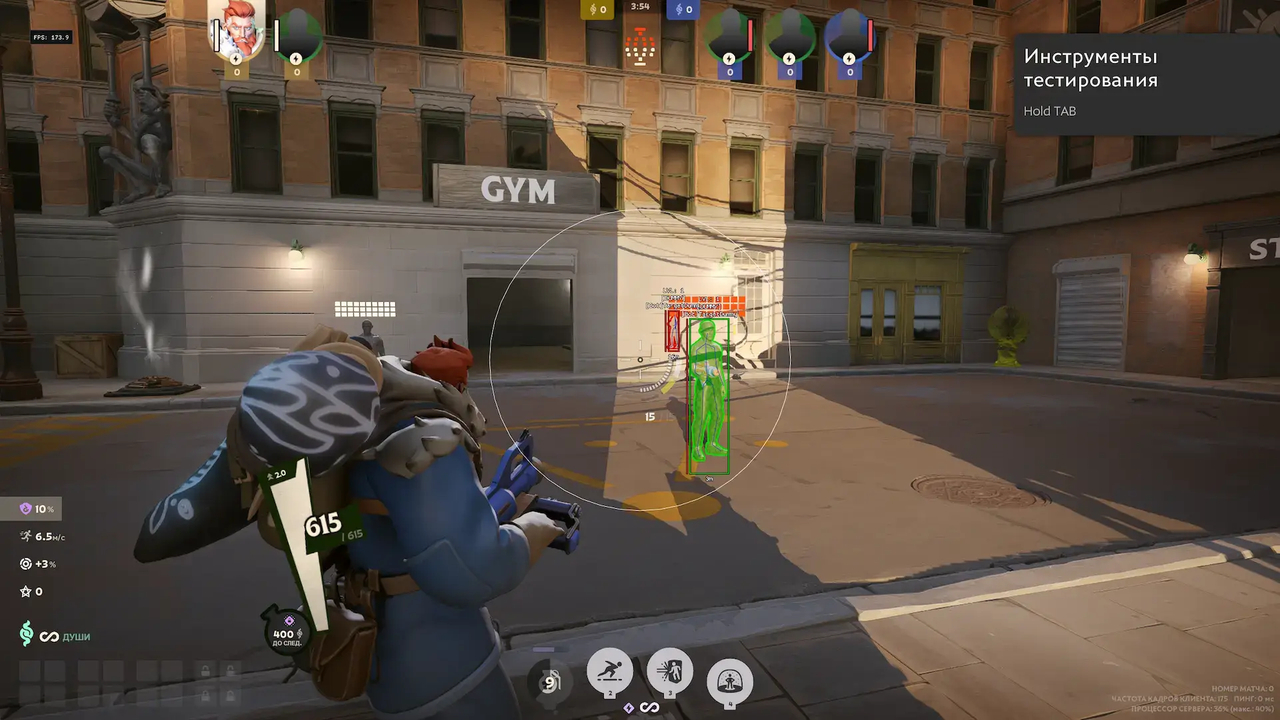The width and height of the screenshot is (1280, 720).
Task: Select the speed stat icon showing 6.5м/с
Action: click(27, 537)
